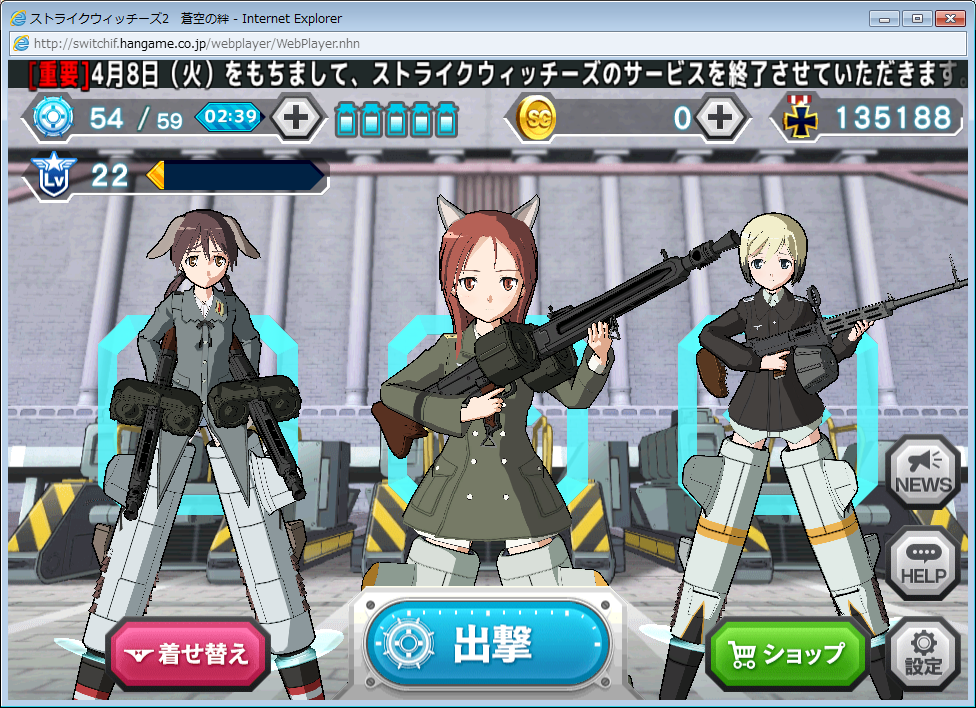Launch a sortie with the 出撃 button

(x=488, y=645)
